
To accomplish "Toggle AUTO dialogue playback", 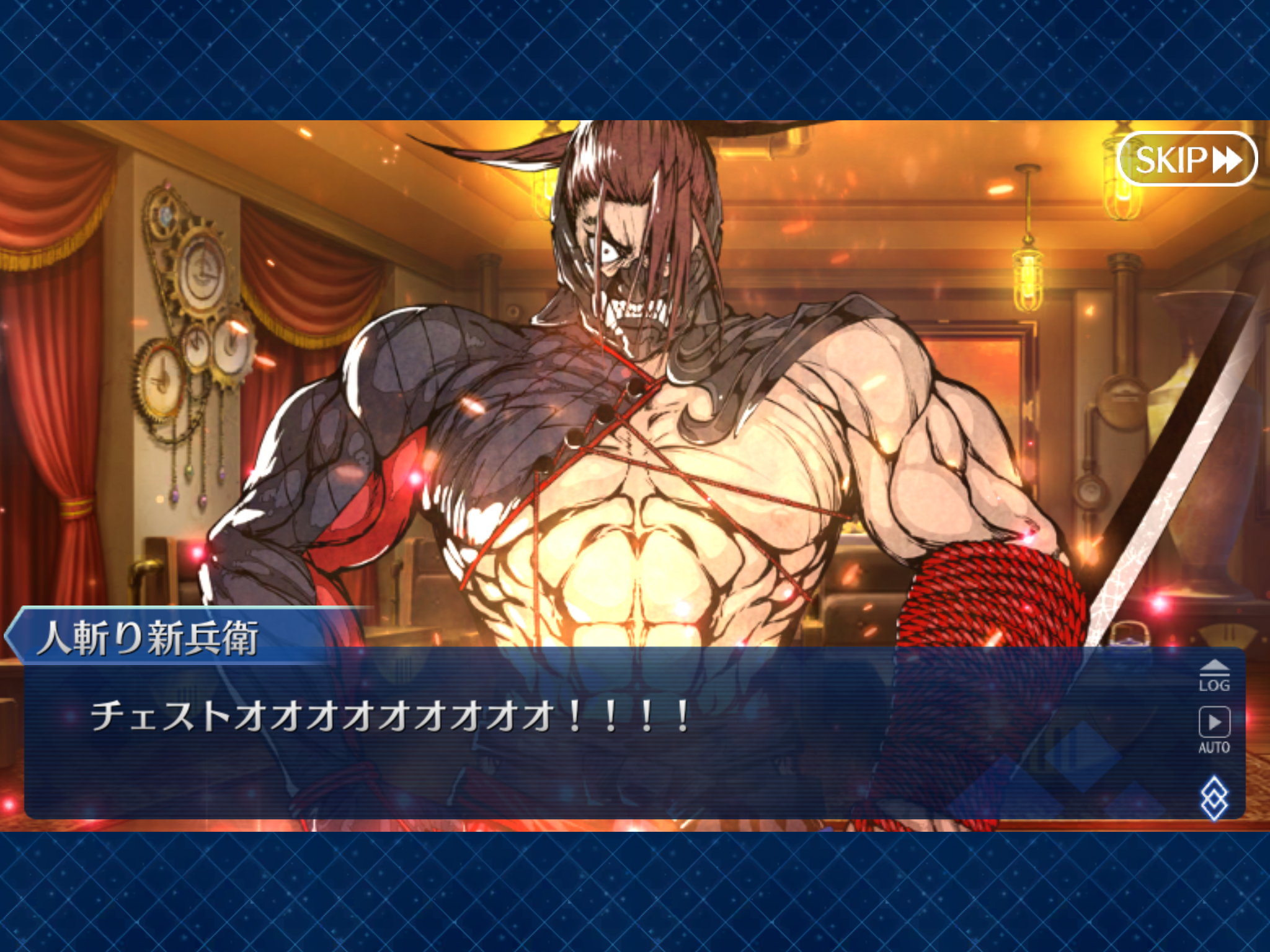I will pyautogui.click(x=1214, y=730).
